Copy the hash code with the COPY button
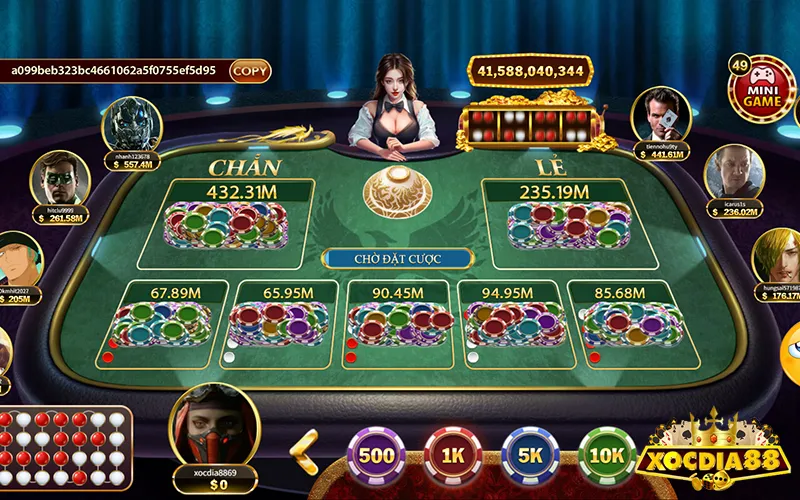This screenshot has height=500, width=800. click(x=250, y=71)
